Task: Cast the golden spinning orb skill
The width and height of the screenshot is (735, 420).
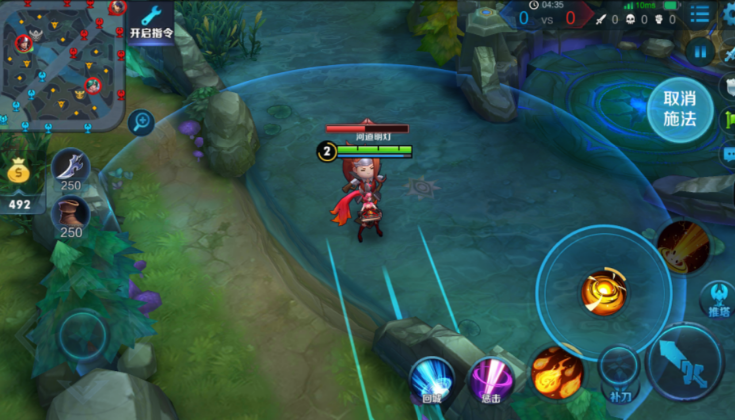Action: point(603,291)
